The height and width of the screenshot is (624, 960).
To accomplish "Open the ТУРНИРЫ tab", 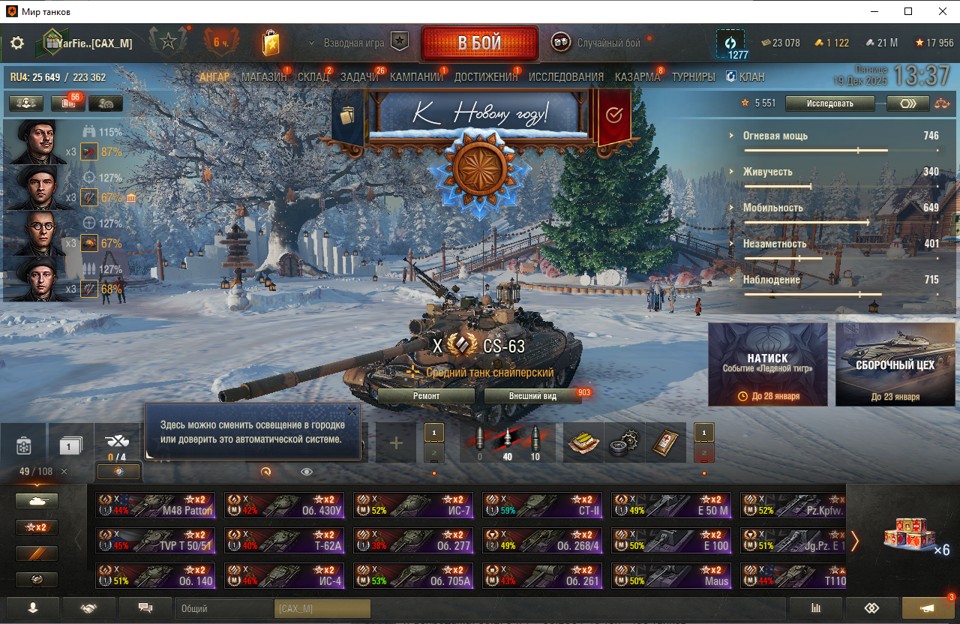I will [693, 77].
